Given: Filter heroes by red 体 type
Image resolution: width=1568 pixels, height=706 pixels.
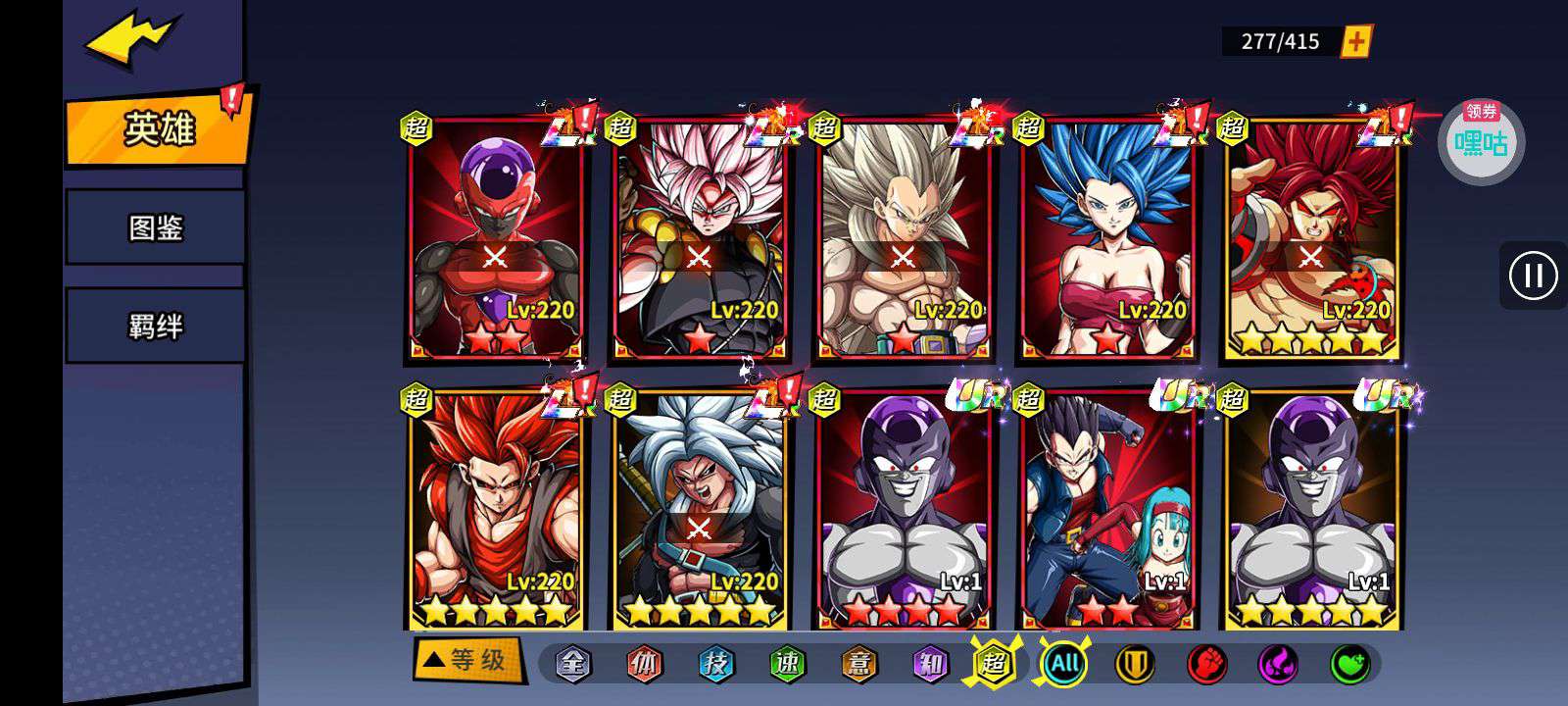Looking at the screenshot, I should 645,664.
